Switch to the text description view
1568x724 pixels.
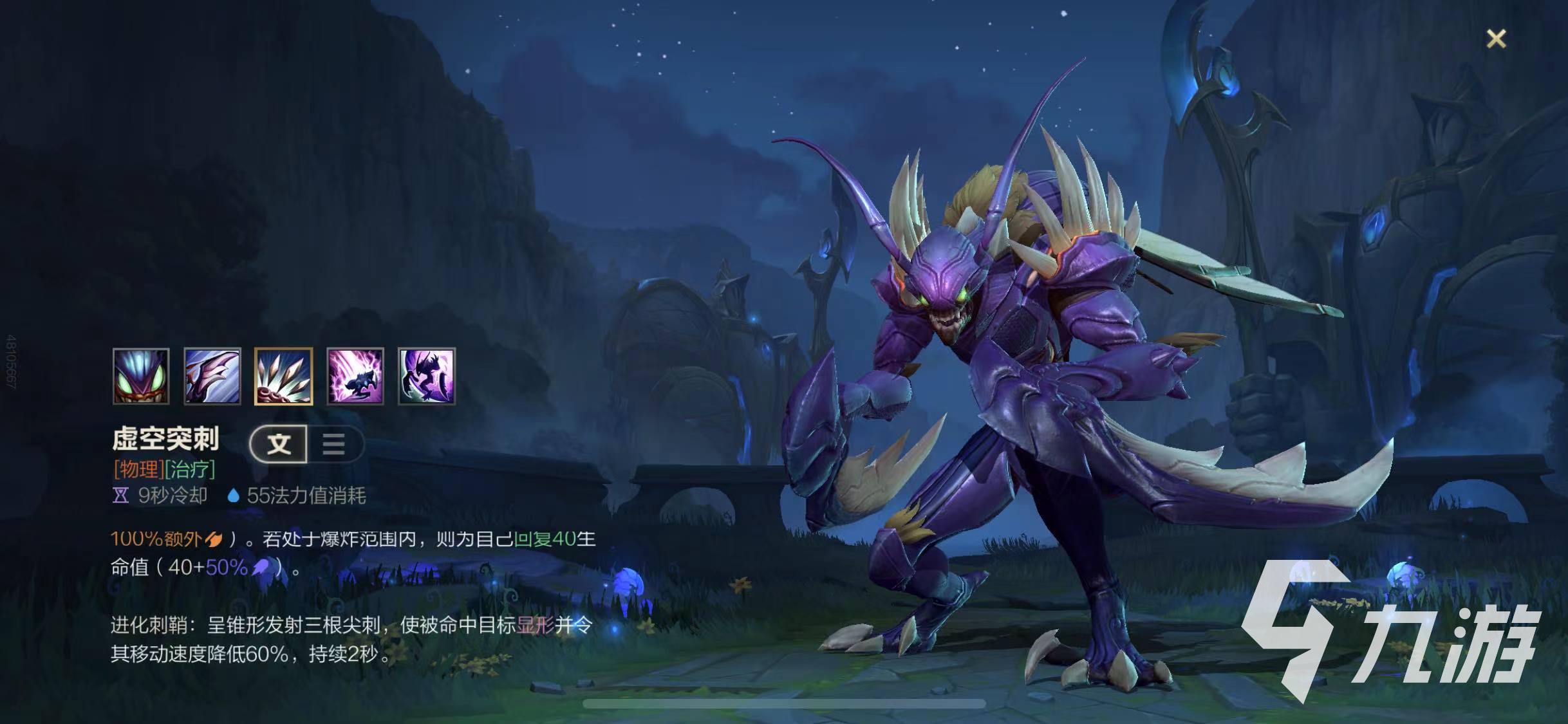tap(279, 443)
